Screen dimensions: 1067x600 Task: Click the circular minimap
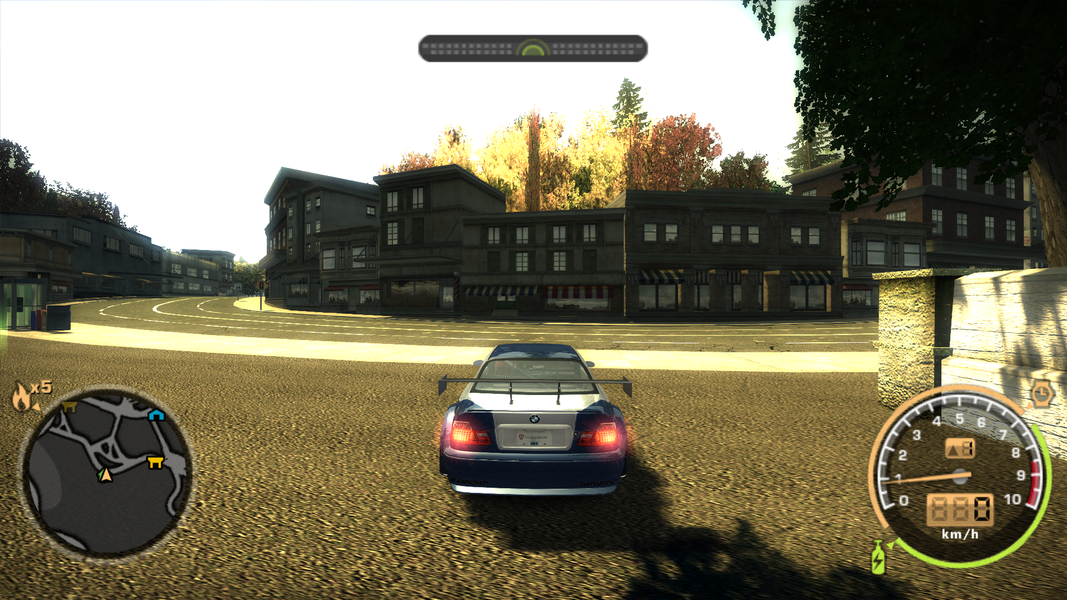[106, 473]
